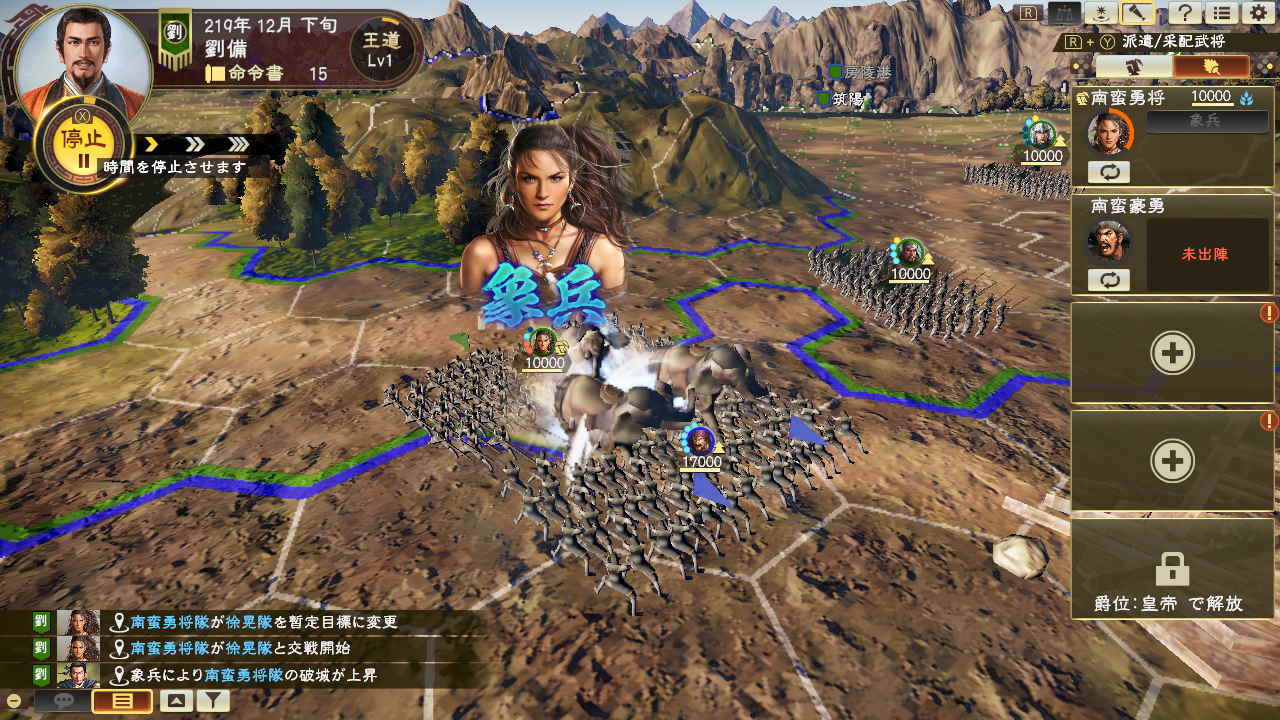Switch to the left officer-assignment tab

pos(1133,66)
